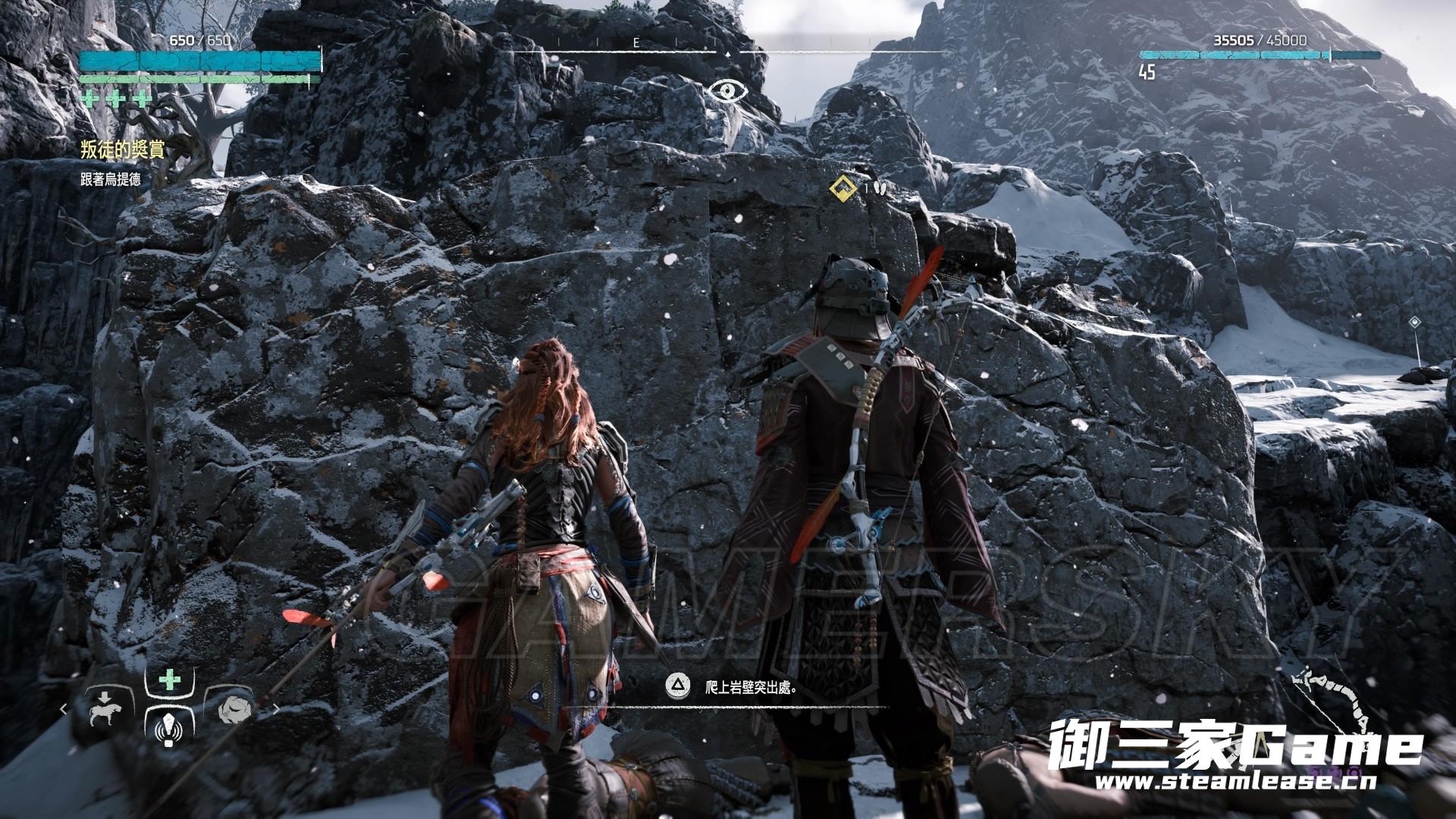Use the green cross healing slot
The width and height of the screenshot is (1456, 819).
pos(170,680)
